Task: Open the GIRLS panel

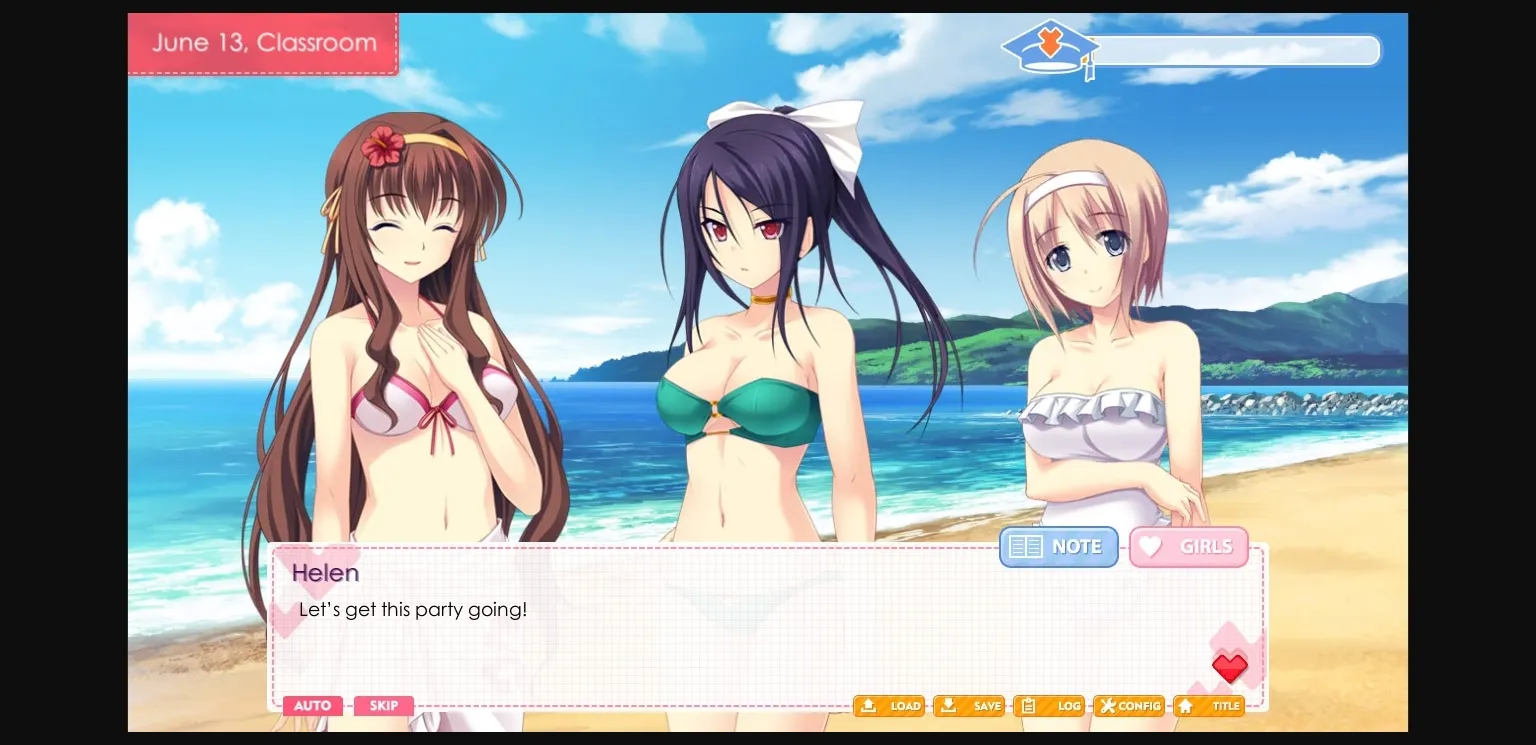Action: pyautogui.click(x=1189, y=546)
